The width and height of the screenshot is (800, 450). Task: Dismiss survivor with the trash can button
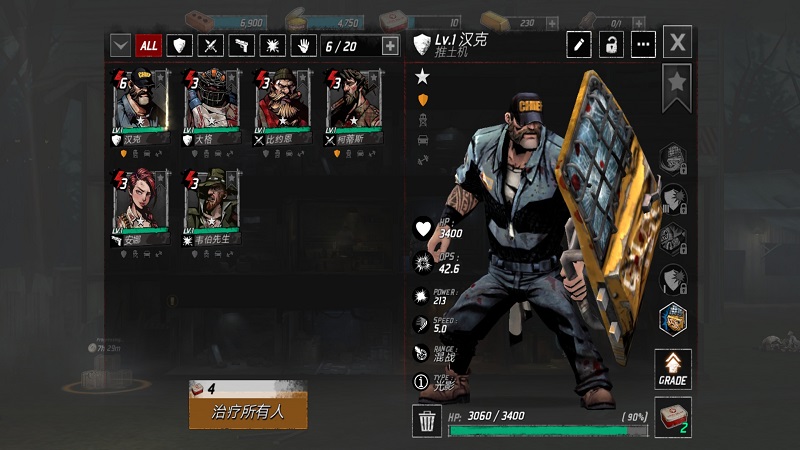click(x=427, y=421)
